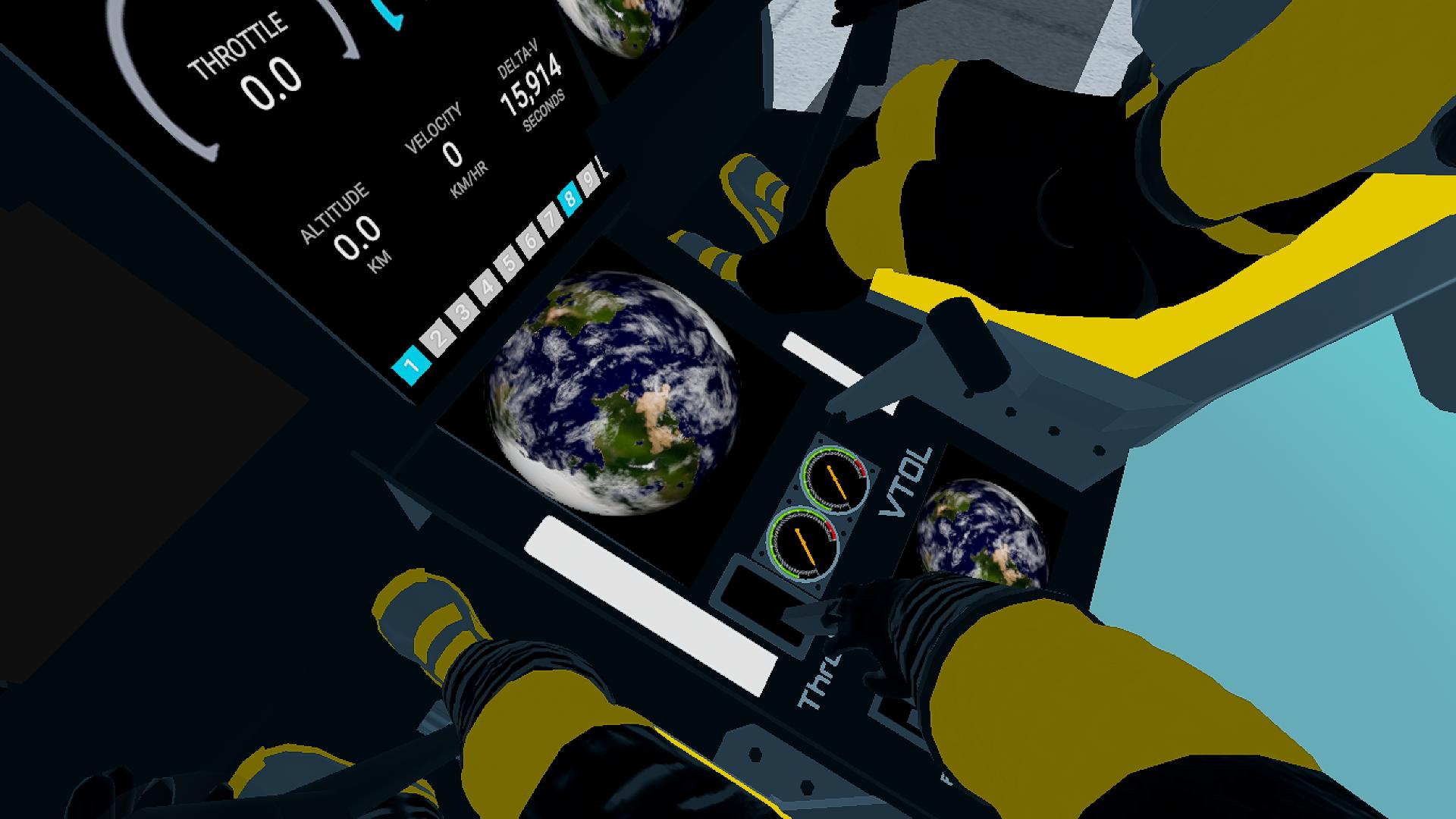
Task: Enable activation group button 5
Action: click(x=510, y=264)
